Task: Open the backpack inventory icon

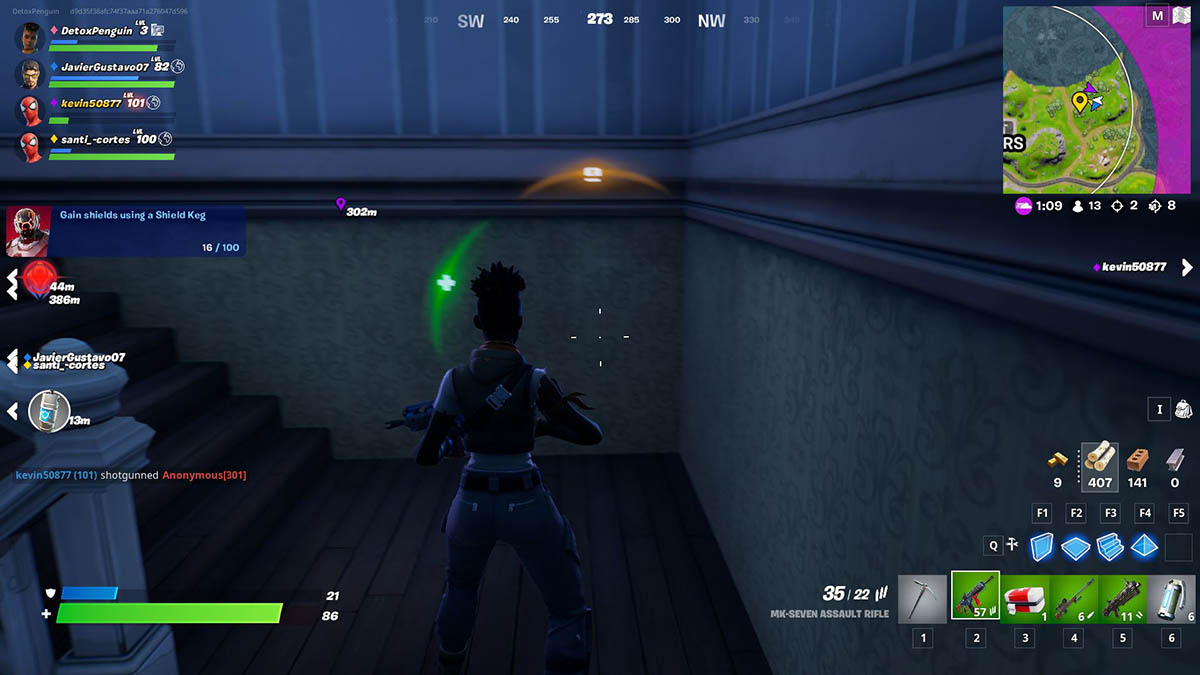Action: [x=1183, y=408]
